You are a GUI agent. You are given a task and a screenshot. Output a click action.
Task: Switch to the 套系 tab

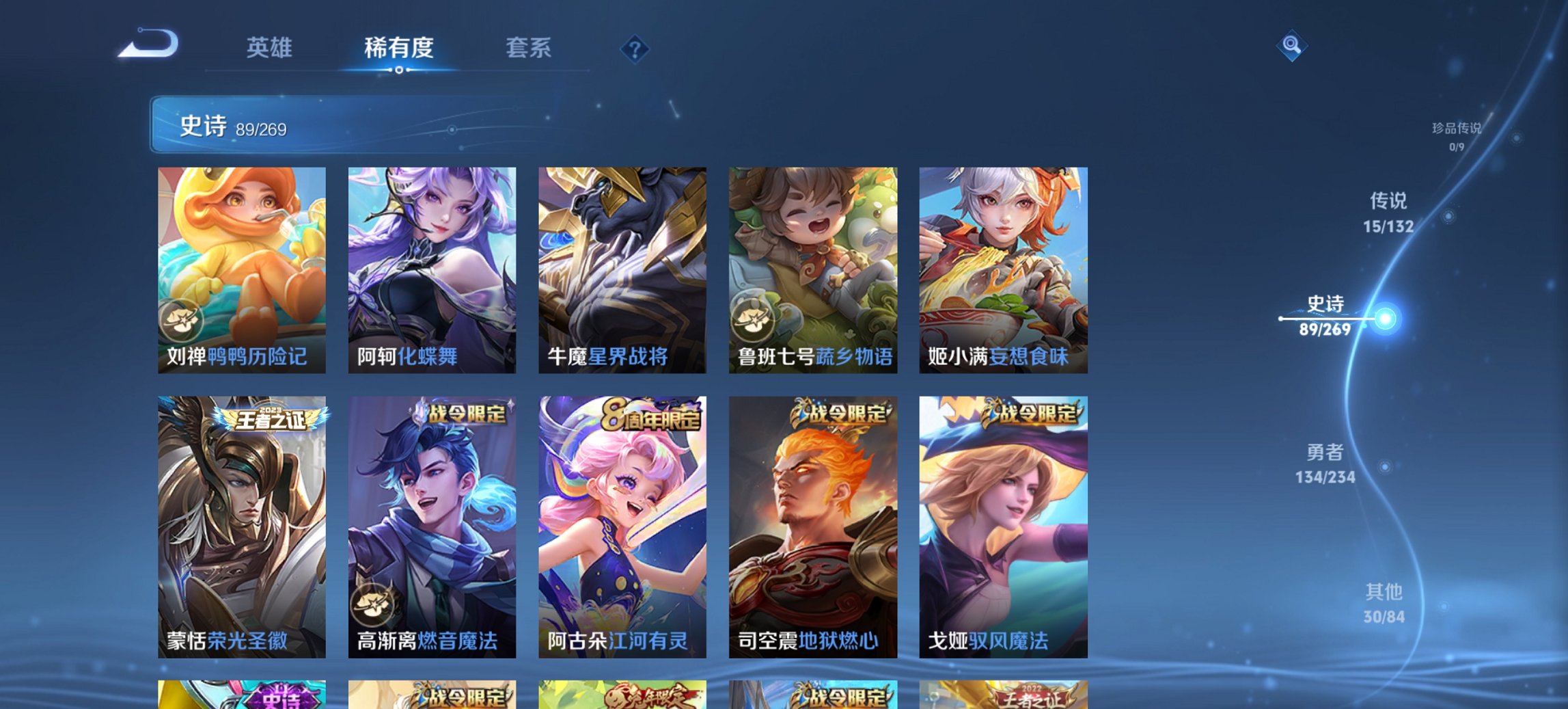(529, 48)
